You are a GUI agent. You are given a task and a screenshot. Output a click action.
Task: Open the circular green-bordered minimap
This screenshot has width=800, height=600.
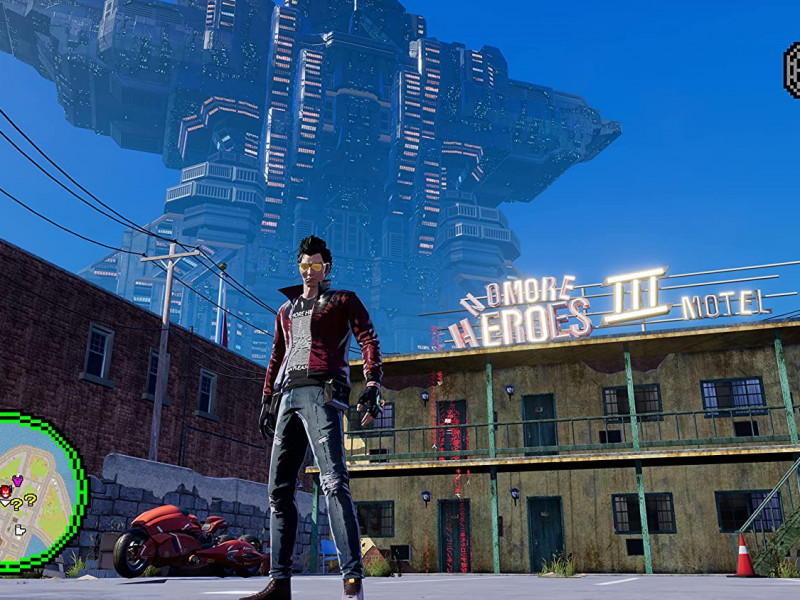[x=38, y=492]
